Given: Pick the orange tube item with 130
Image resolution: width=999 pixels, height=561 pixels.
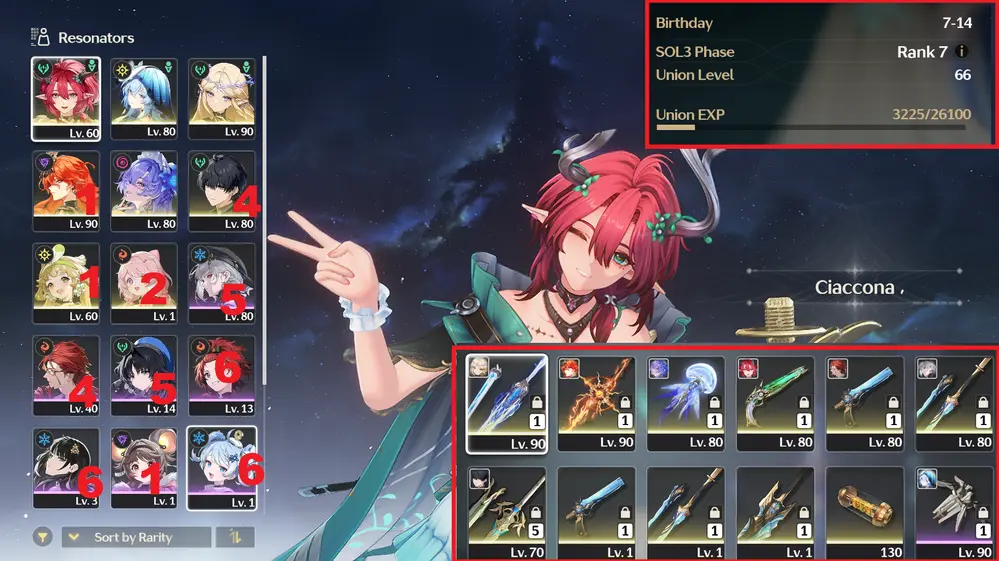Looking at the screenshot, I should [866, 512].
